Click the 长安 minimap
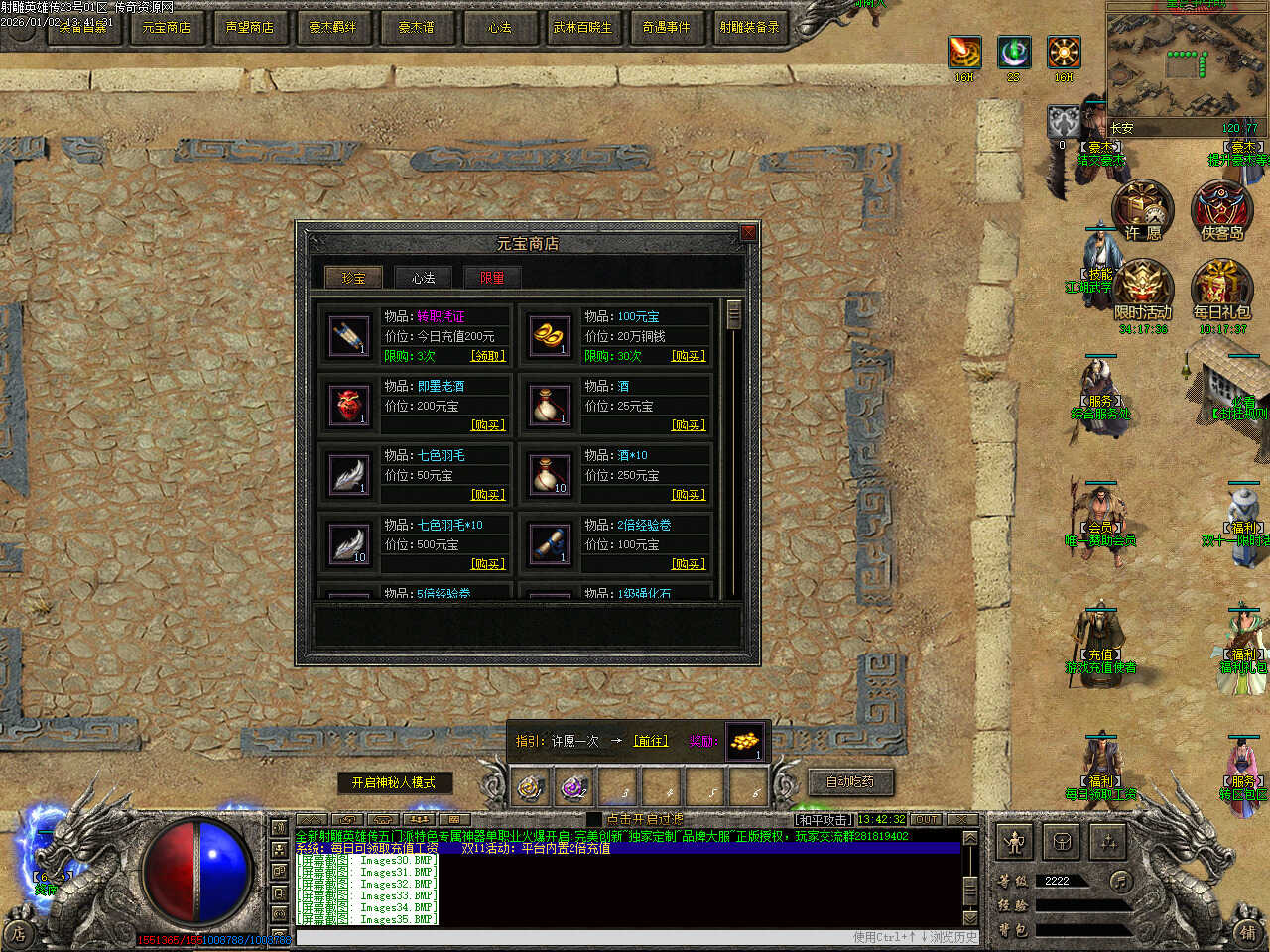 1187,67
